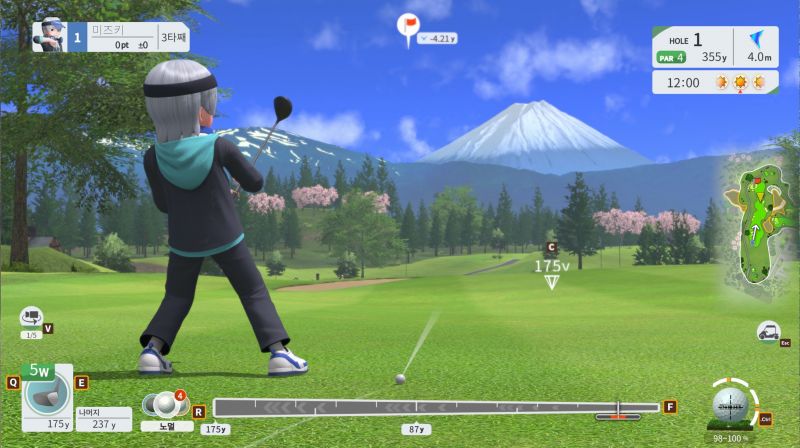Show Hole 1 par information panel
This screenshot has height=448, width=800.
[x=713, y=47]
